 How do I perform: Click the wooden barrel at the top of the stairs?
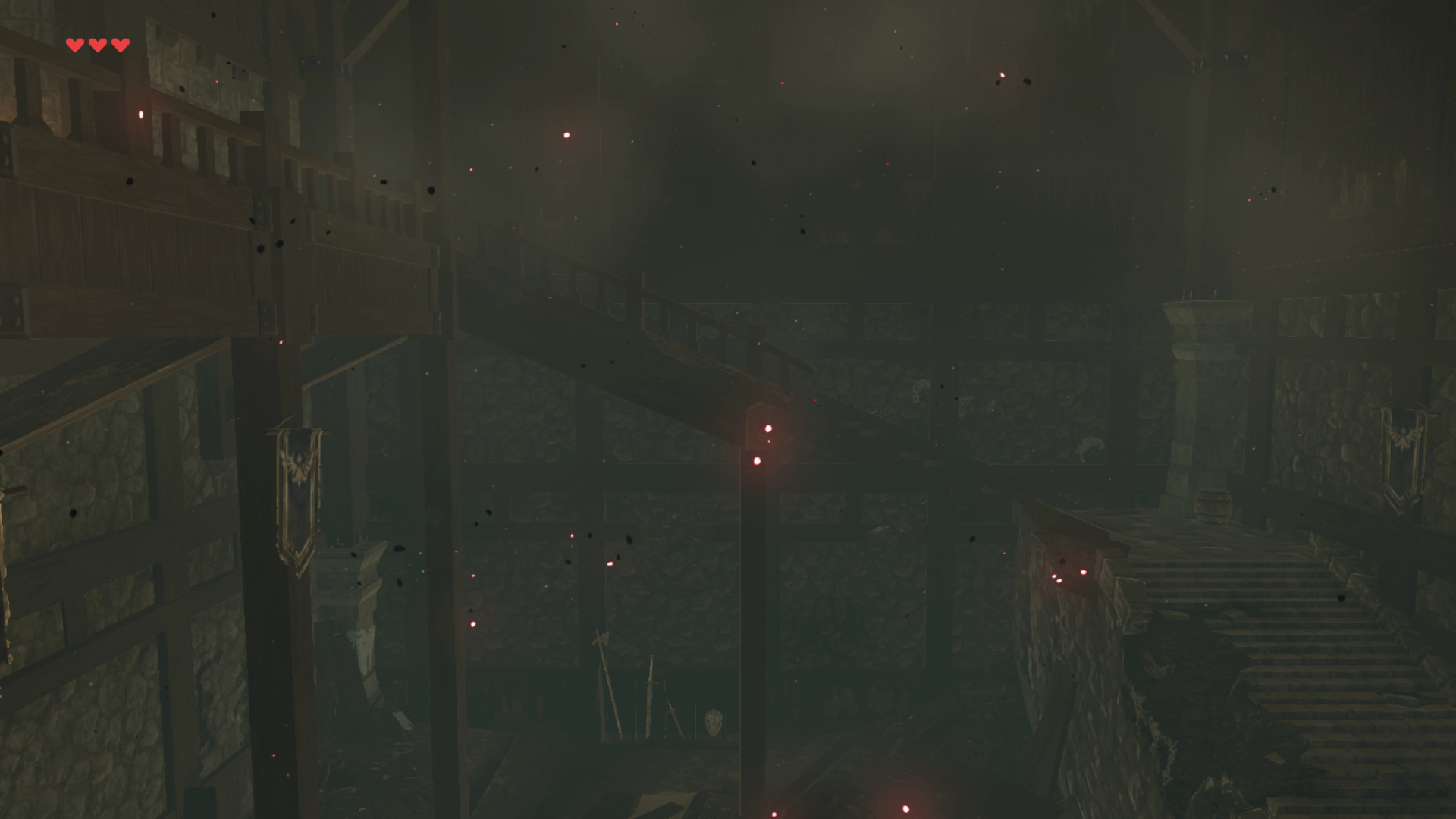[x=1212, y=506]
